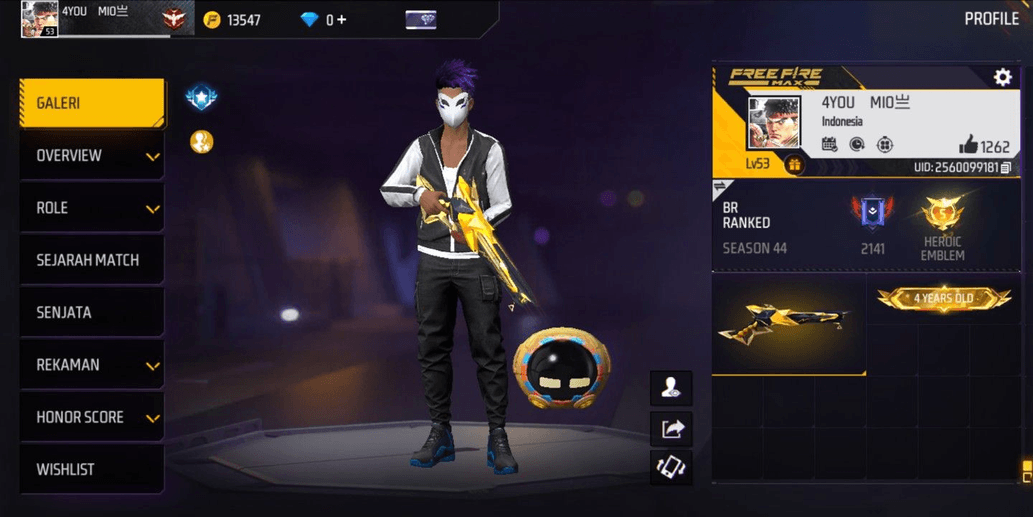Show the Honor Score details

tap(91, 417)
